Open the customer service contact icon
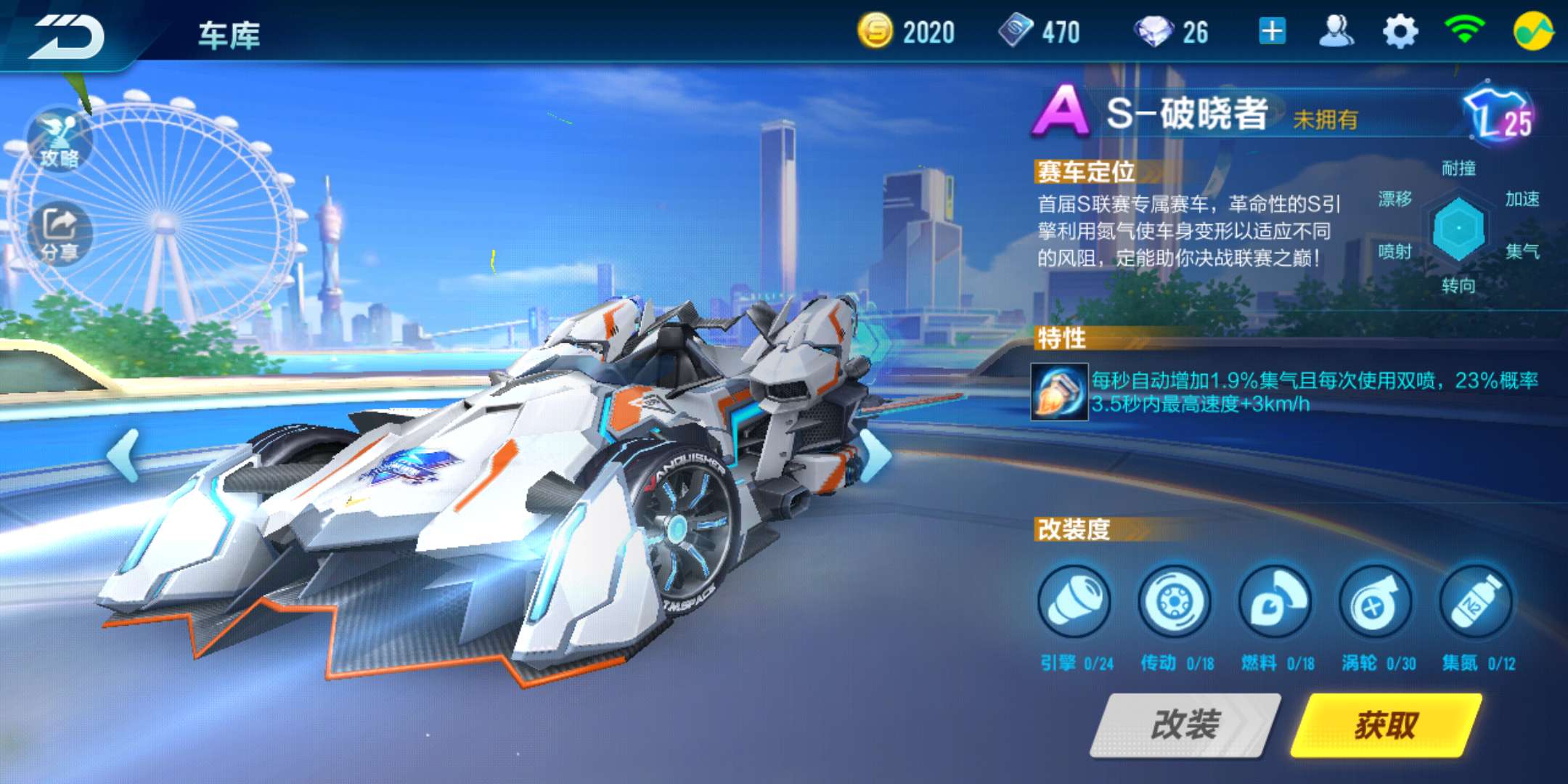The height and width of the screenshot is (784, 1568). coord(1336,32)
